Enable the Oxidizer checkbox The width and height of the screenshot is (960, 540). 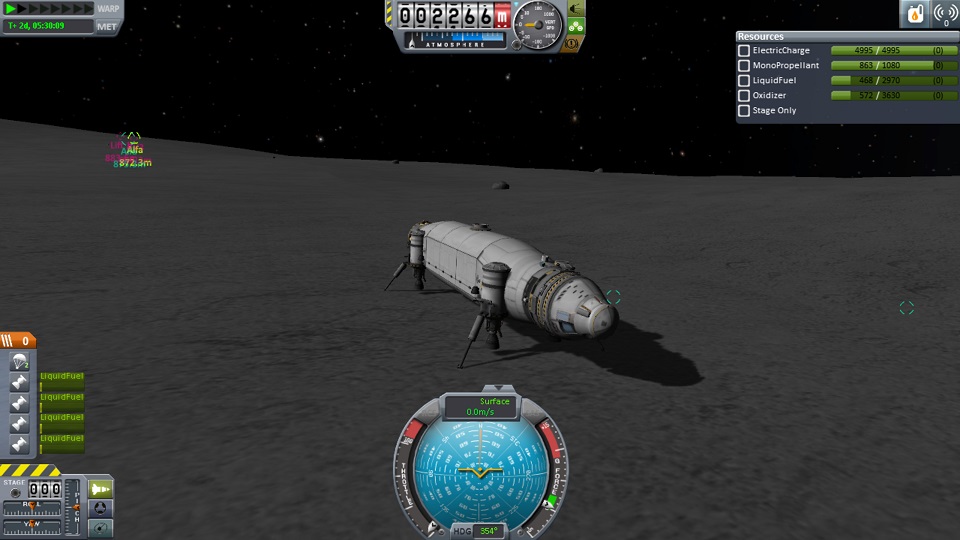click(x=744, y=96)
